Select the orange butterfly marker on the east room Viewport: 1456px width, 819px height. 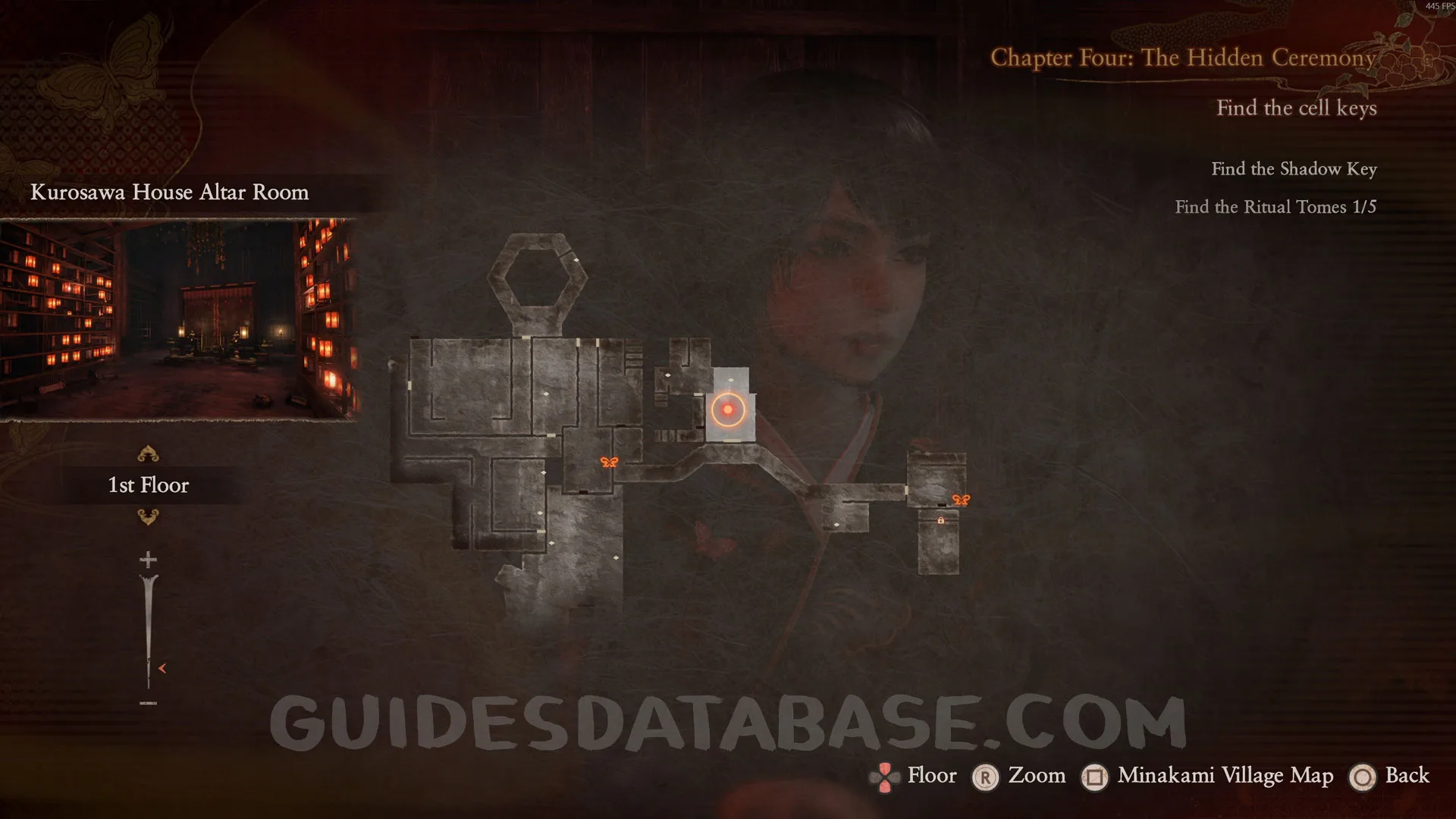961,500
